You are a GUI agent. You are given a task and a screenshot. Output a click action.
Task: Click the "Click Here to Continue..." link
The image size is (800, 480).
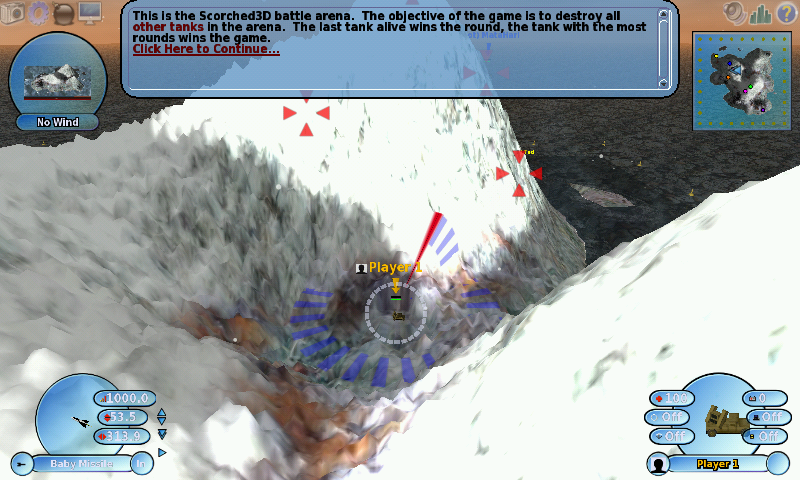[x=205, y=49]
